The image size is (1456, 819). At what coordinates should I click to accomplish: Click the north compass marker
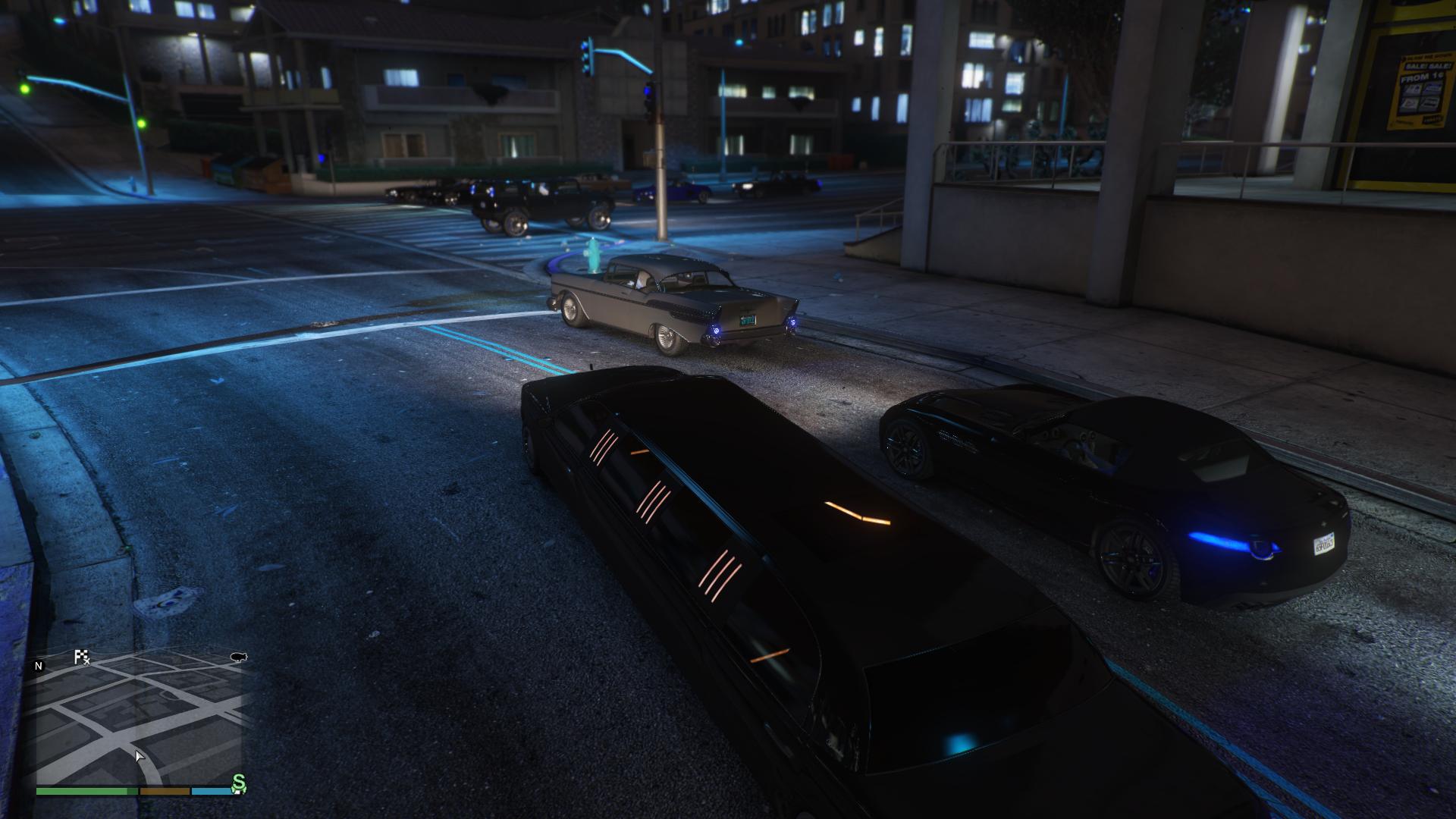39,666
